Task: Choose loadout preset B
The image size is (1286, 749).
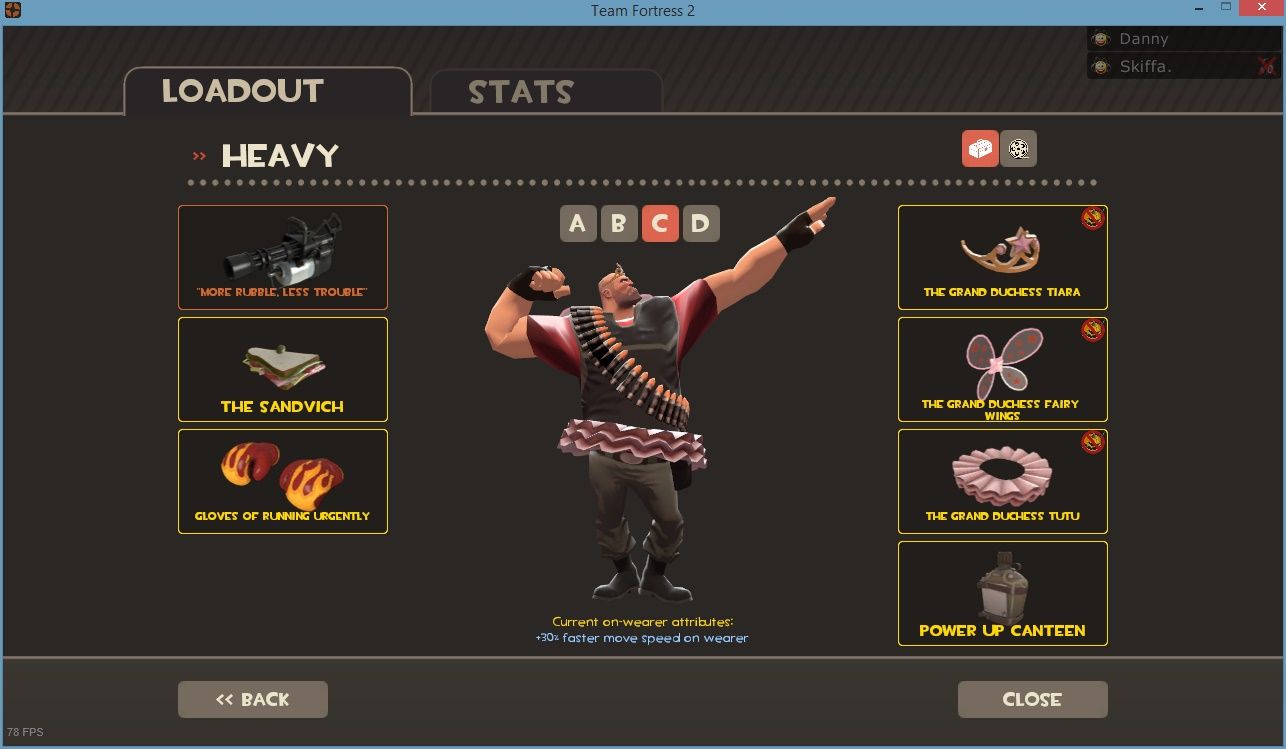Action: [x=619, y=223]
